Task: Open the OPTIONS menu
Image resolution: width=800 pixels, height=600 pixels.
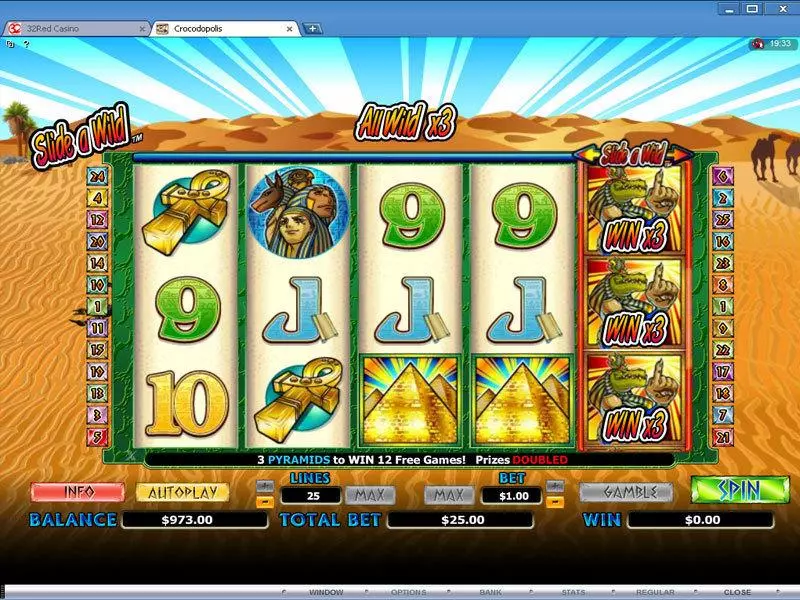Action: pyautogui.click(x=408, y=592)
